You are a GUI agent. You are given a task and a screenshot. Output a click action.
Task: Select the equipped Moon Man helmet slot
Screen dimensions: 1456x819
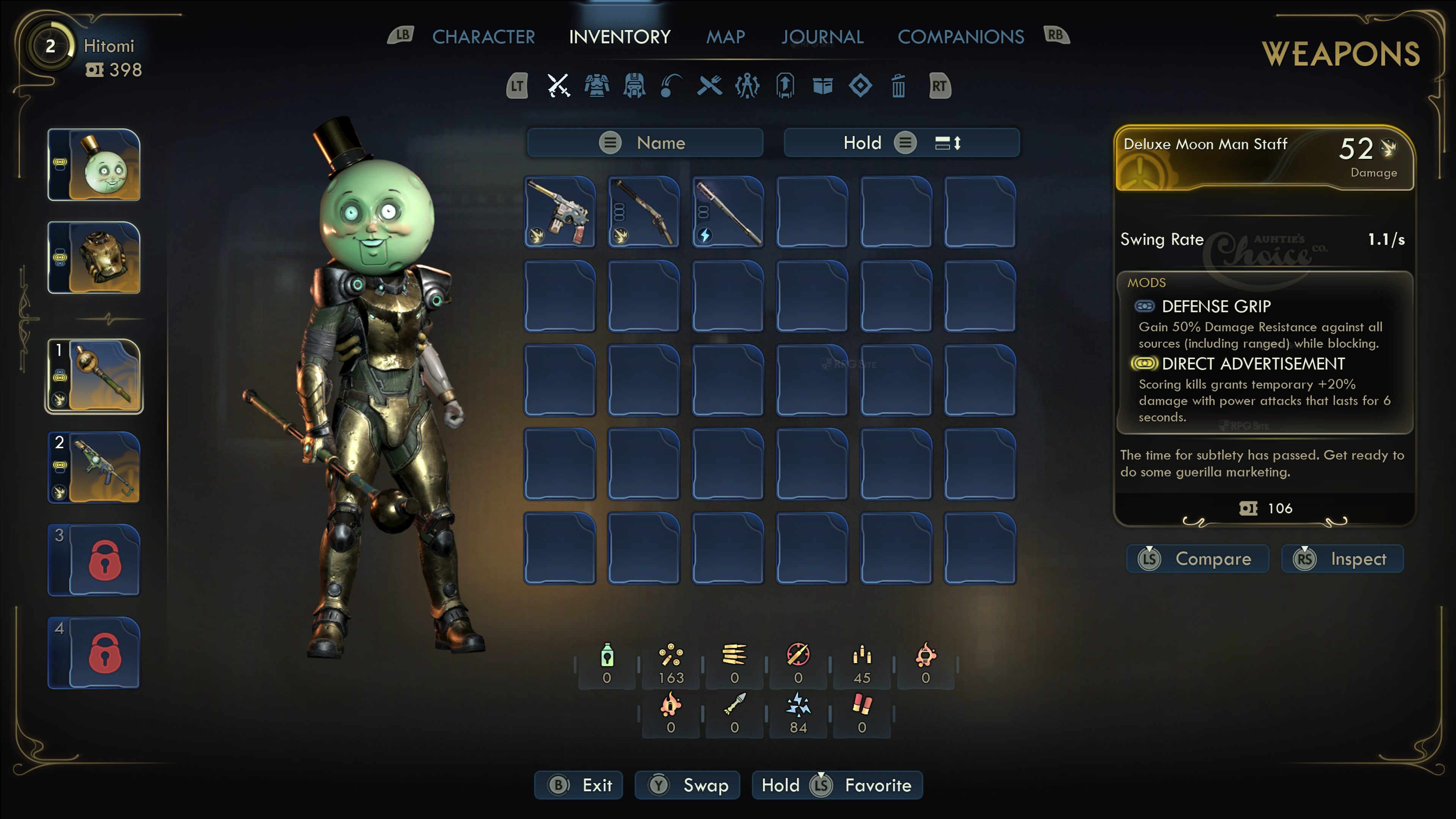pos(94,165)
